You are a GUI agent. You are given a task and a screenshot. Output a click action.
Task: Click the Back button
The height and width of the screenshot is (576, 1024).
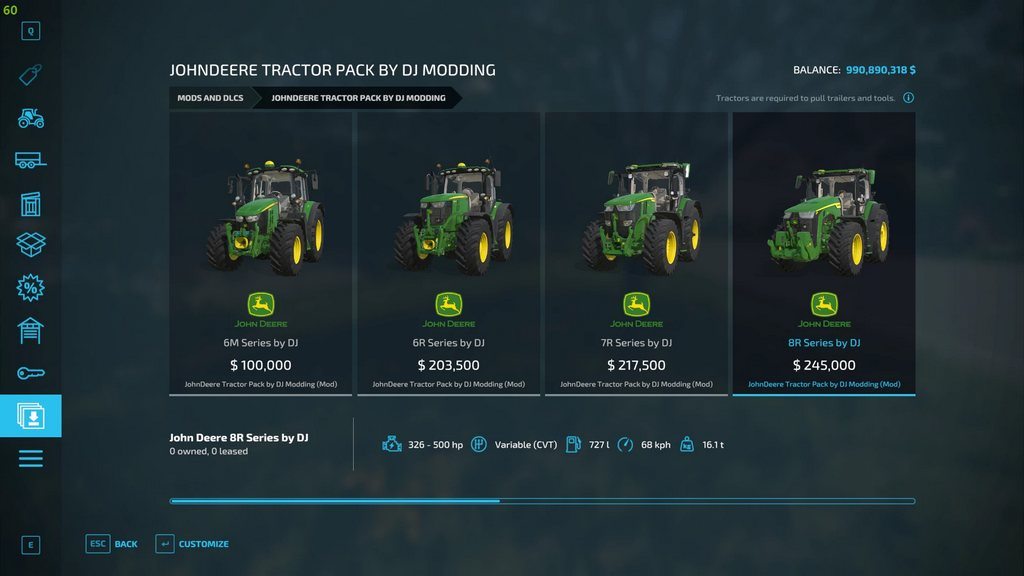click(x=113, y=544)
